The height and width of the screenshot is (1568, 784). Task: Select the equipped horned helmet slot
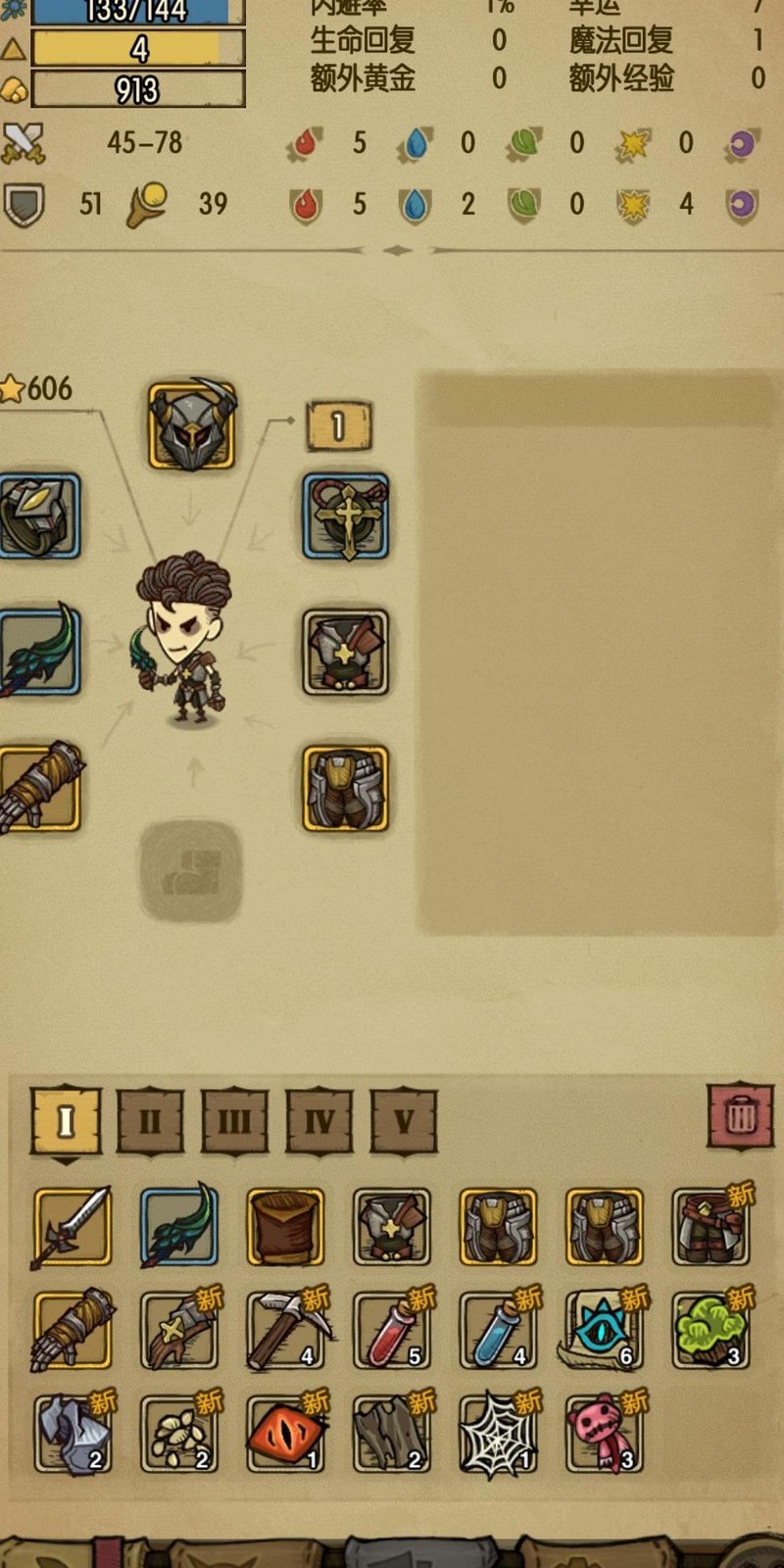pos(192,426)
